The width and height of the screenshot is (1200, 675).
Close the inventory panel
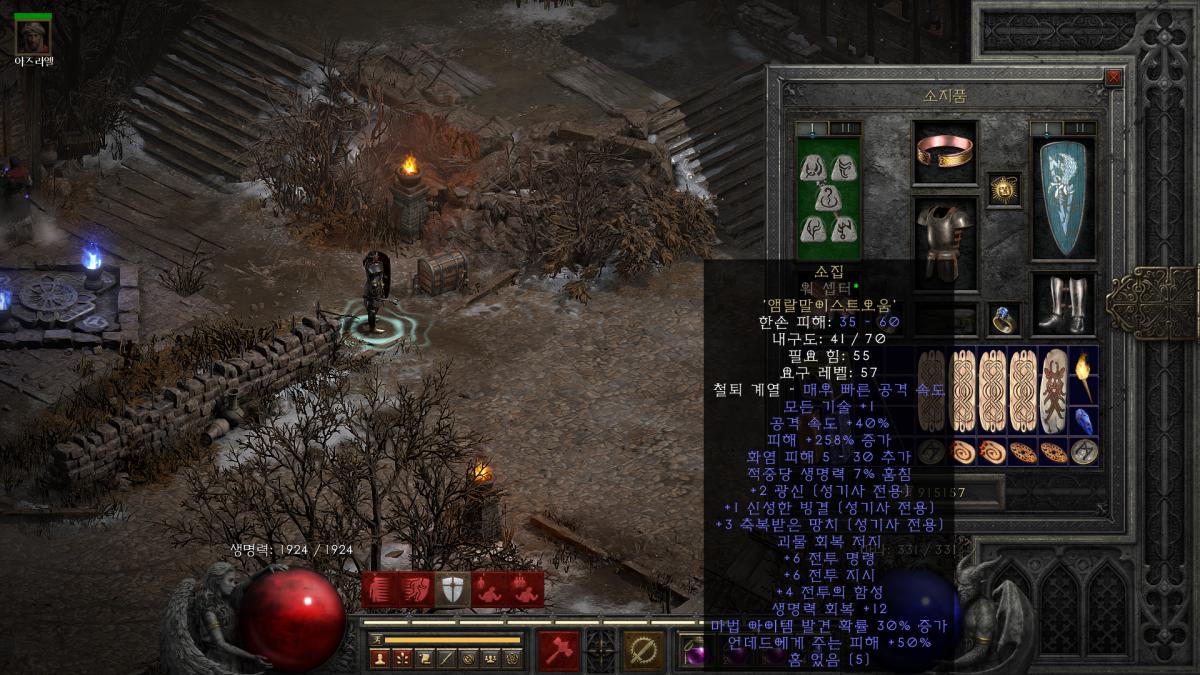[1113, 77]
